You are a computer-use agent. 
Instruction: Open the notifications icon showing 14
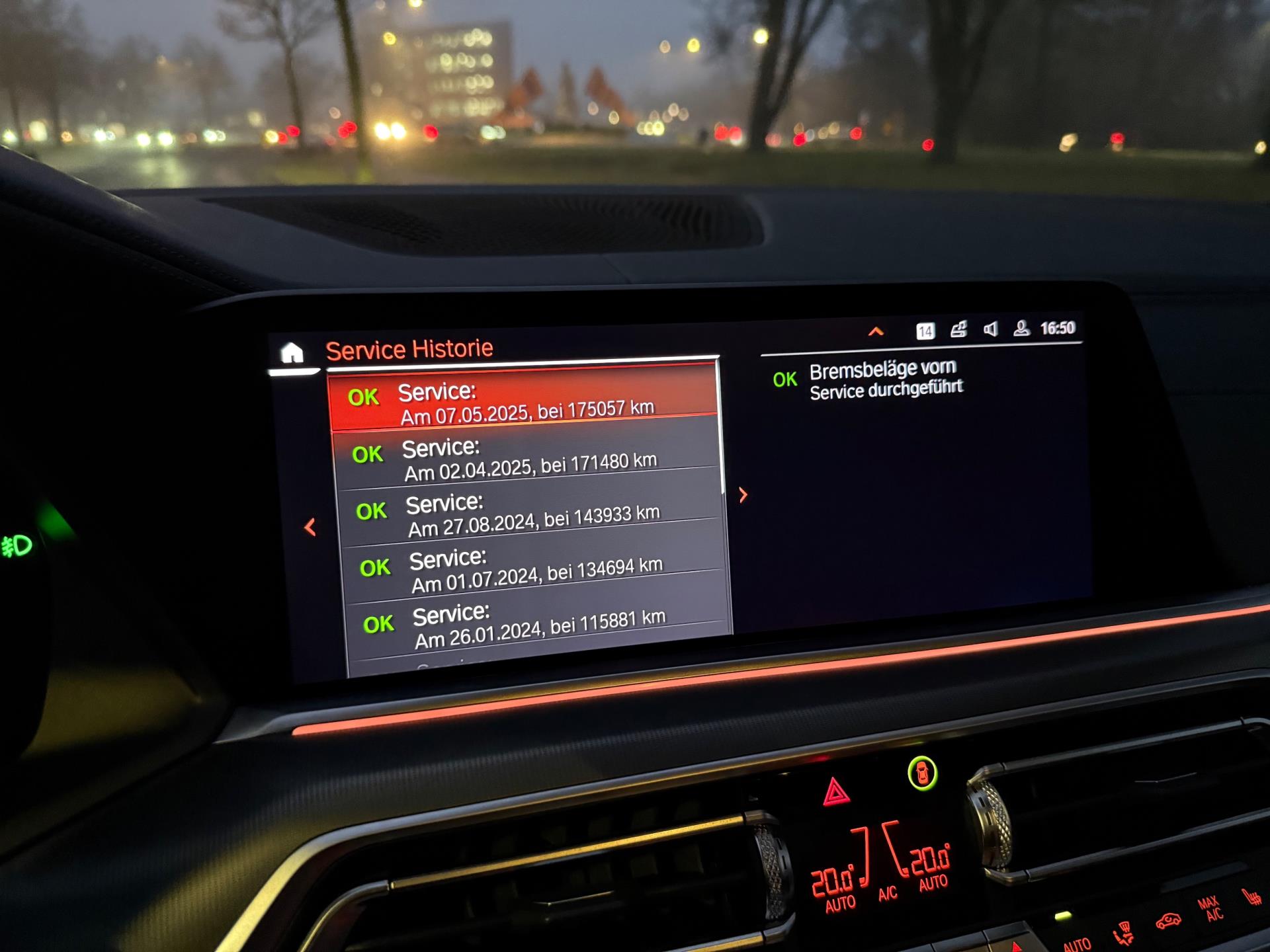[925, 331]
